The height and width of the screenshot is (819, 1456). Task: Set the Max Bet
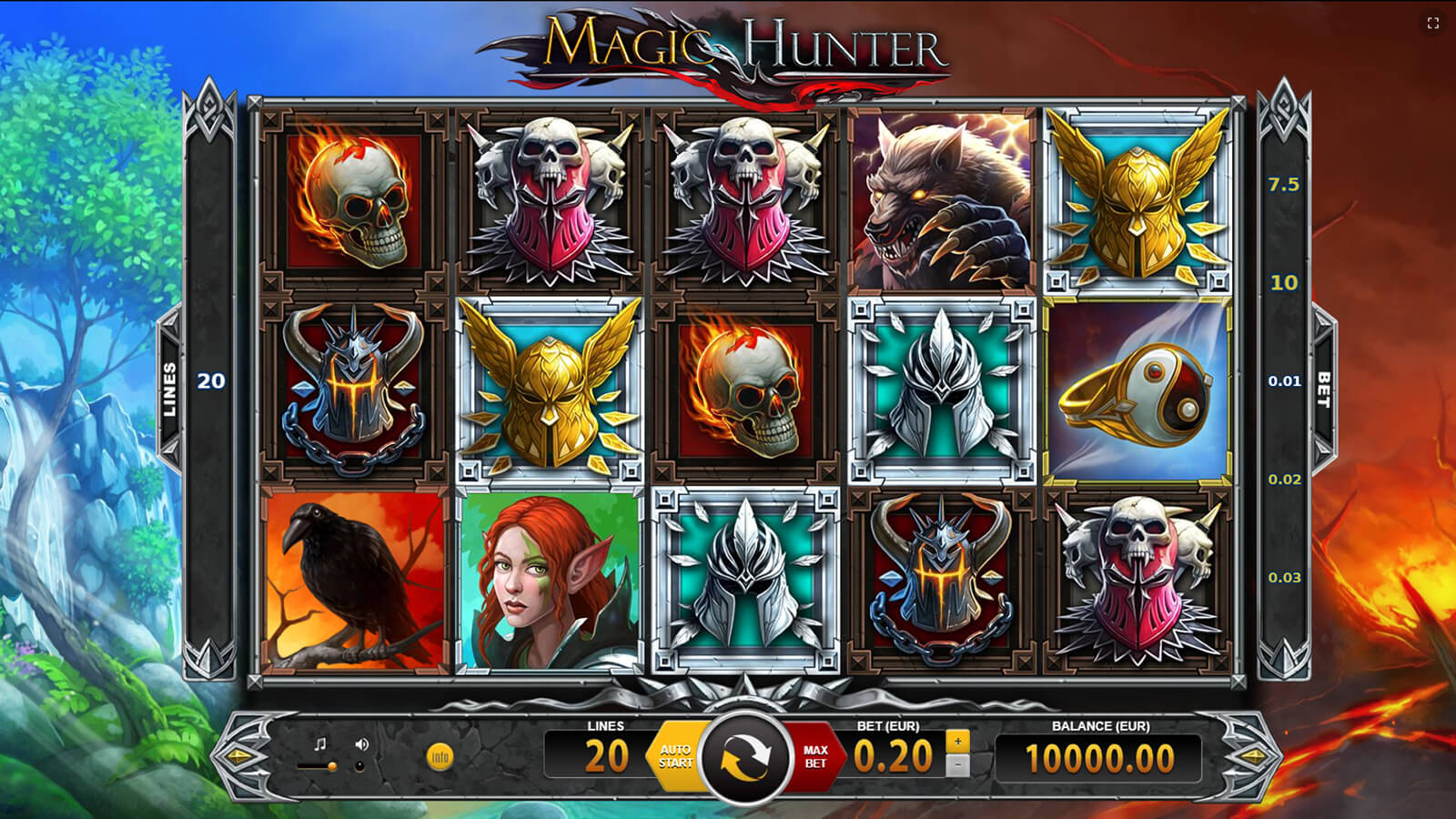click(x=815, y=757)
